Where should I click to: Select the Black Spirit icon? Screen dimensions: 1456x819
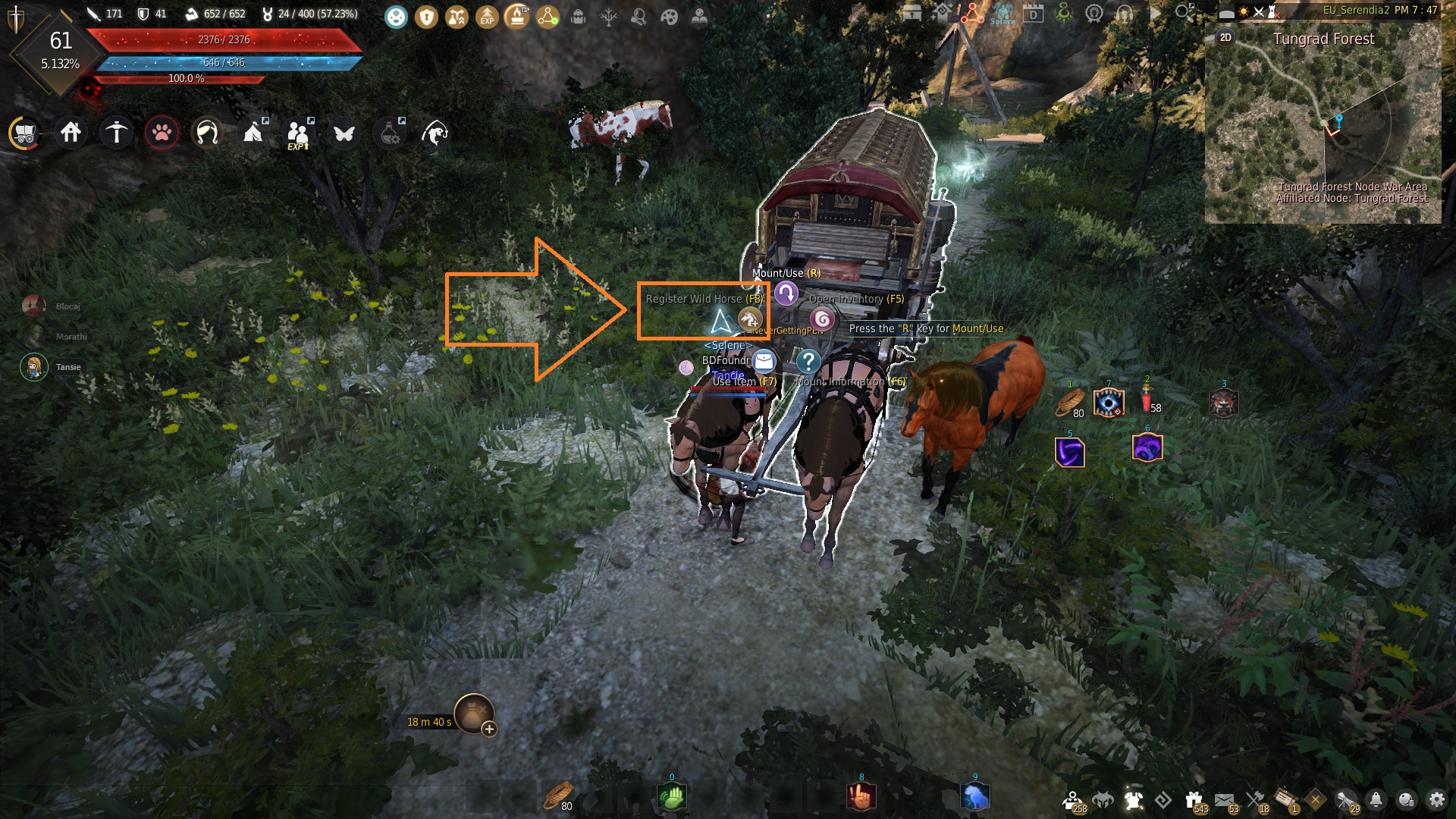pyautogui.click(x=1103, y=799)
